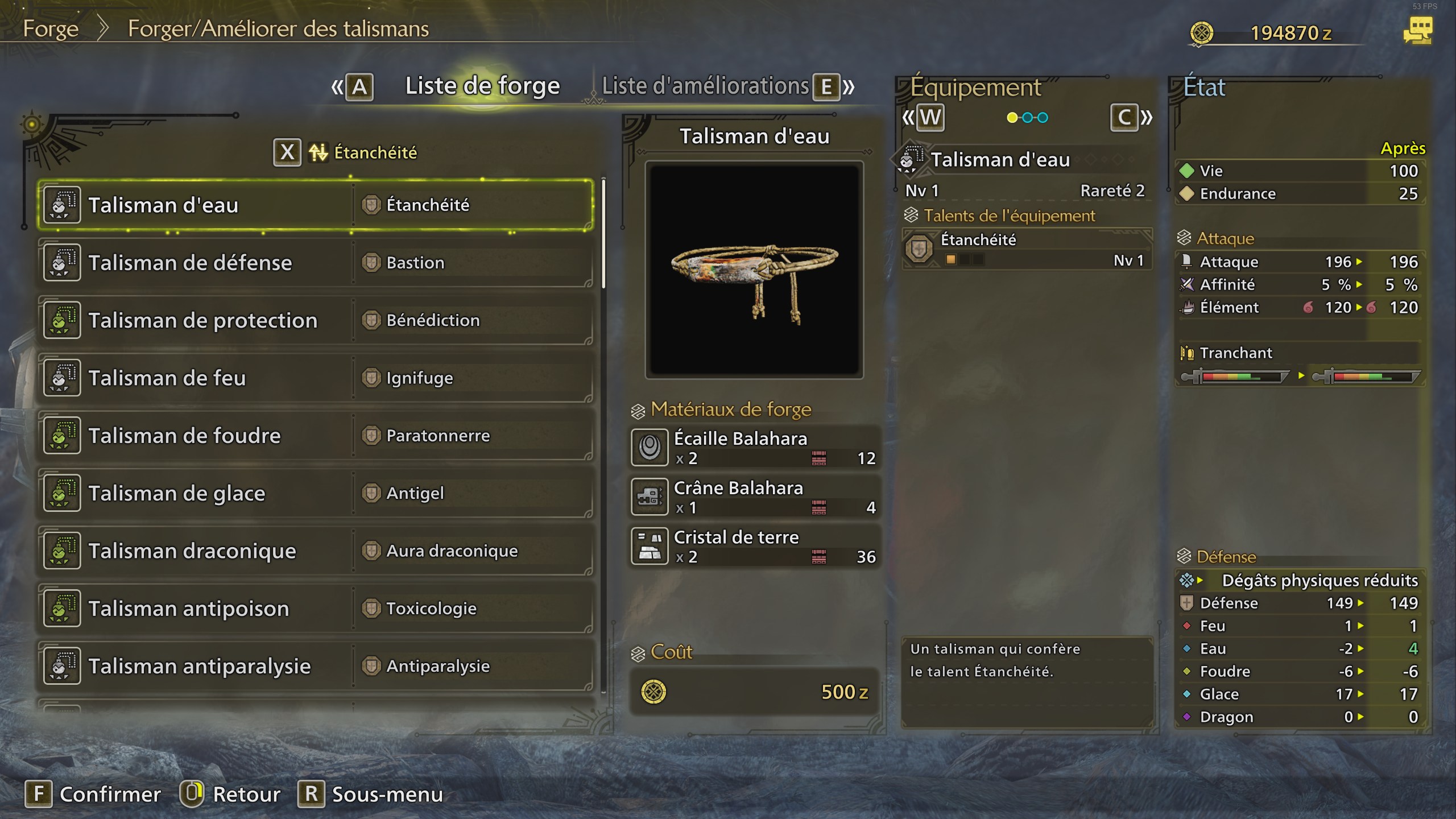Click the Cristal de terre crystal icon
Screen dimensions: 1456x819
pyautogui.click(x=650, y=545)
